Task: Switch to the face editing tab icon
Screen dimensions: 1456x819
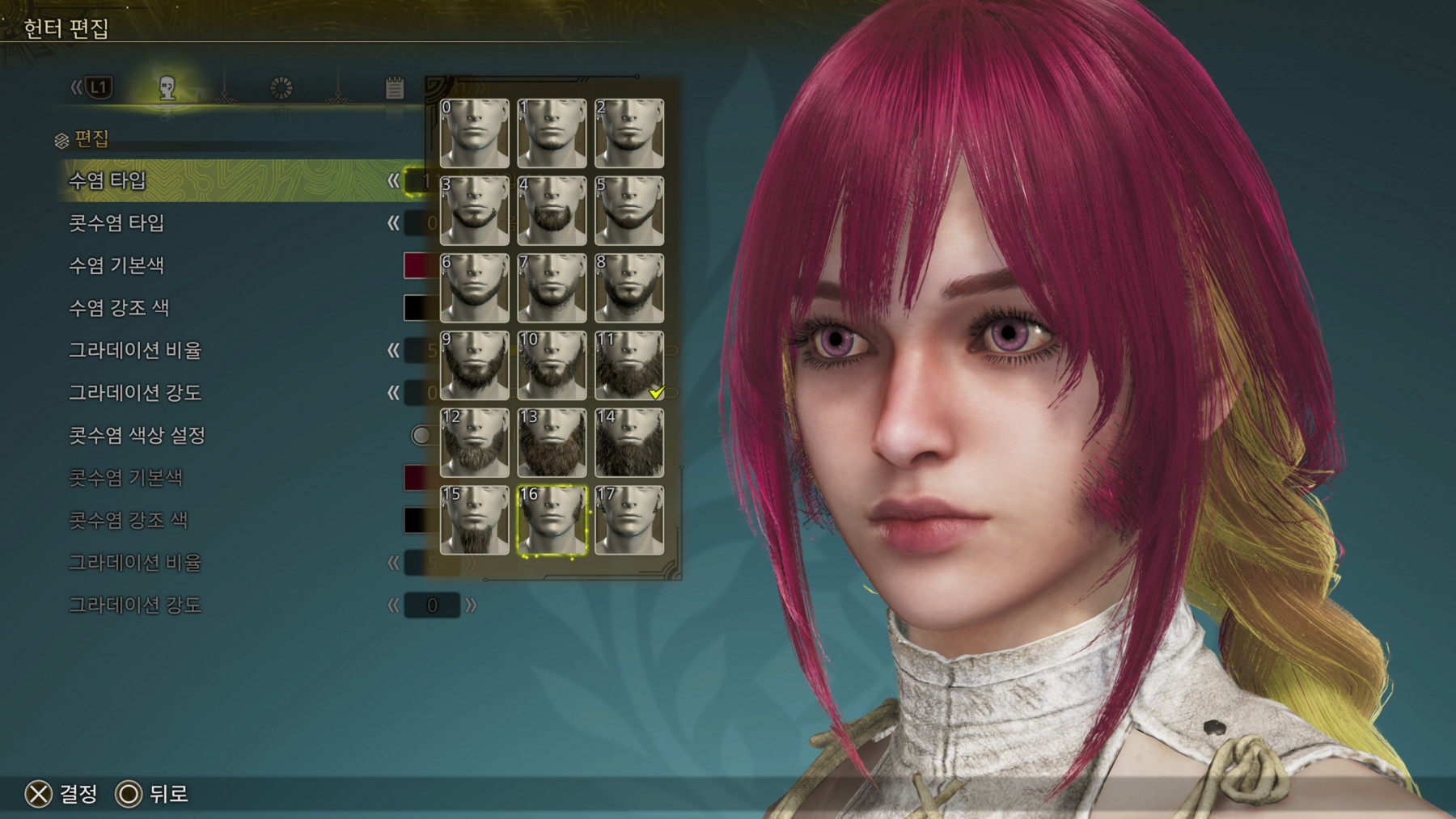Action: pos(167,87)
